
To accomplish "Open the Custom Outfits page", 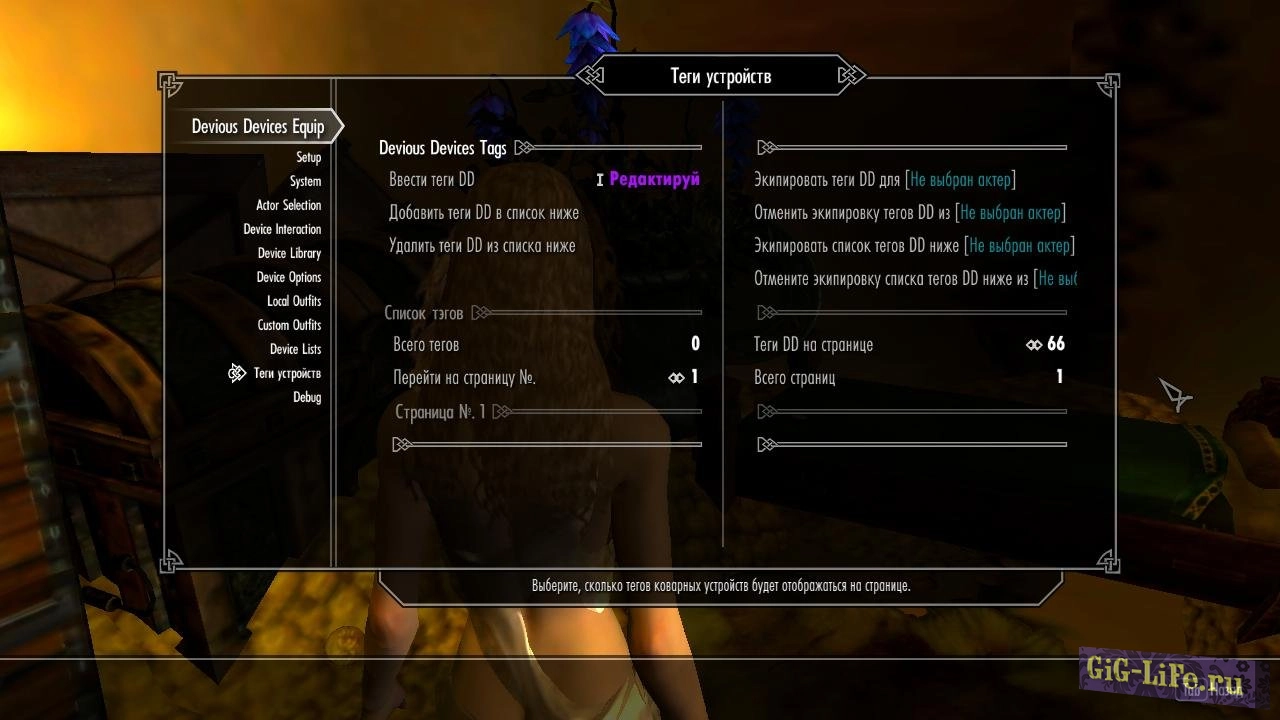I will [289, 326].
